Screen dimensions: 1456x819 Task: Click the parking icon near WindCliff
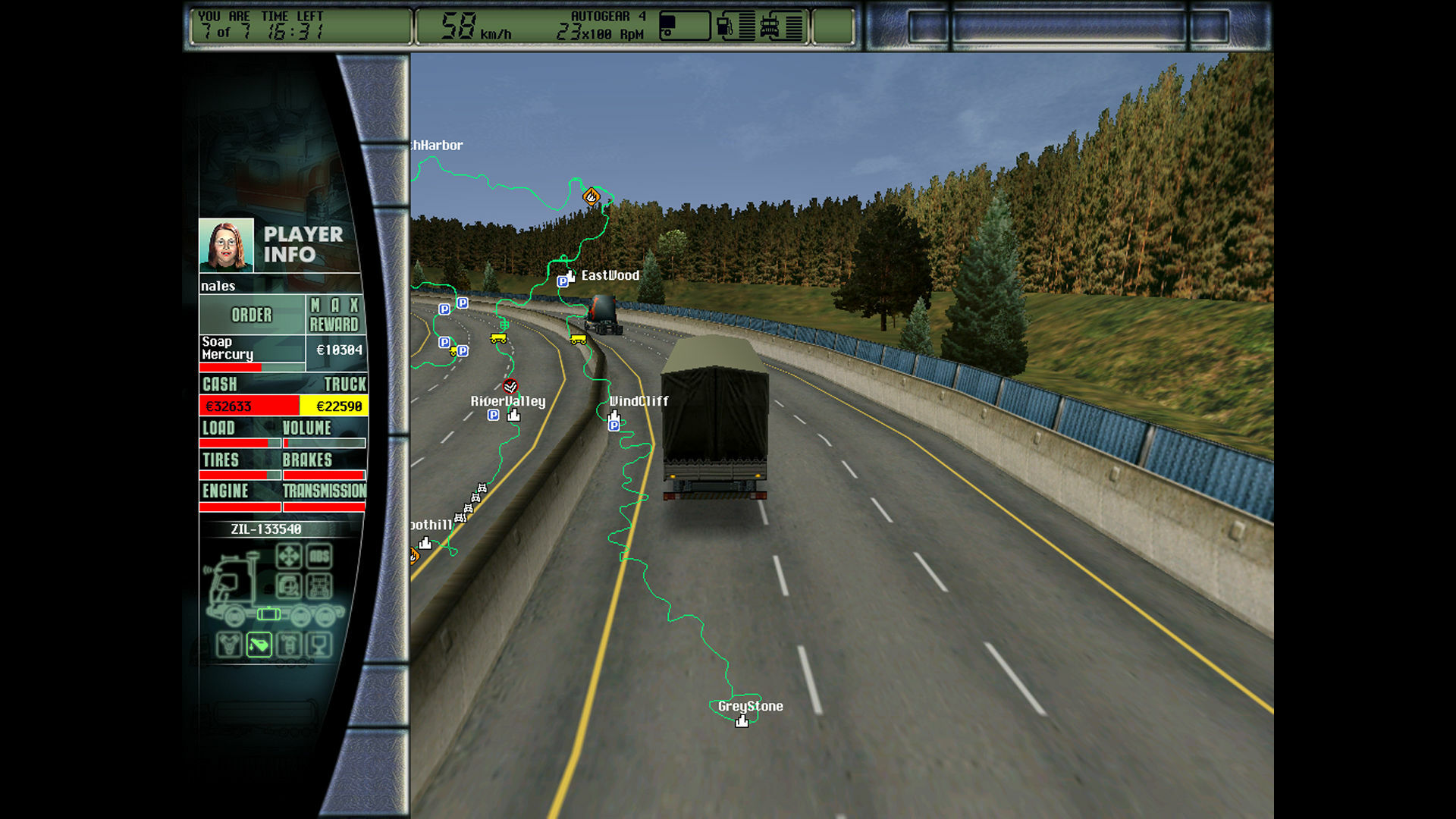click(613, 425)
